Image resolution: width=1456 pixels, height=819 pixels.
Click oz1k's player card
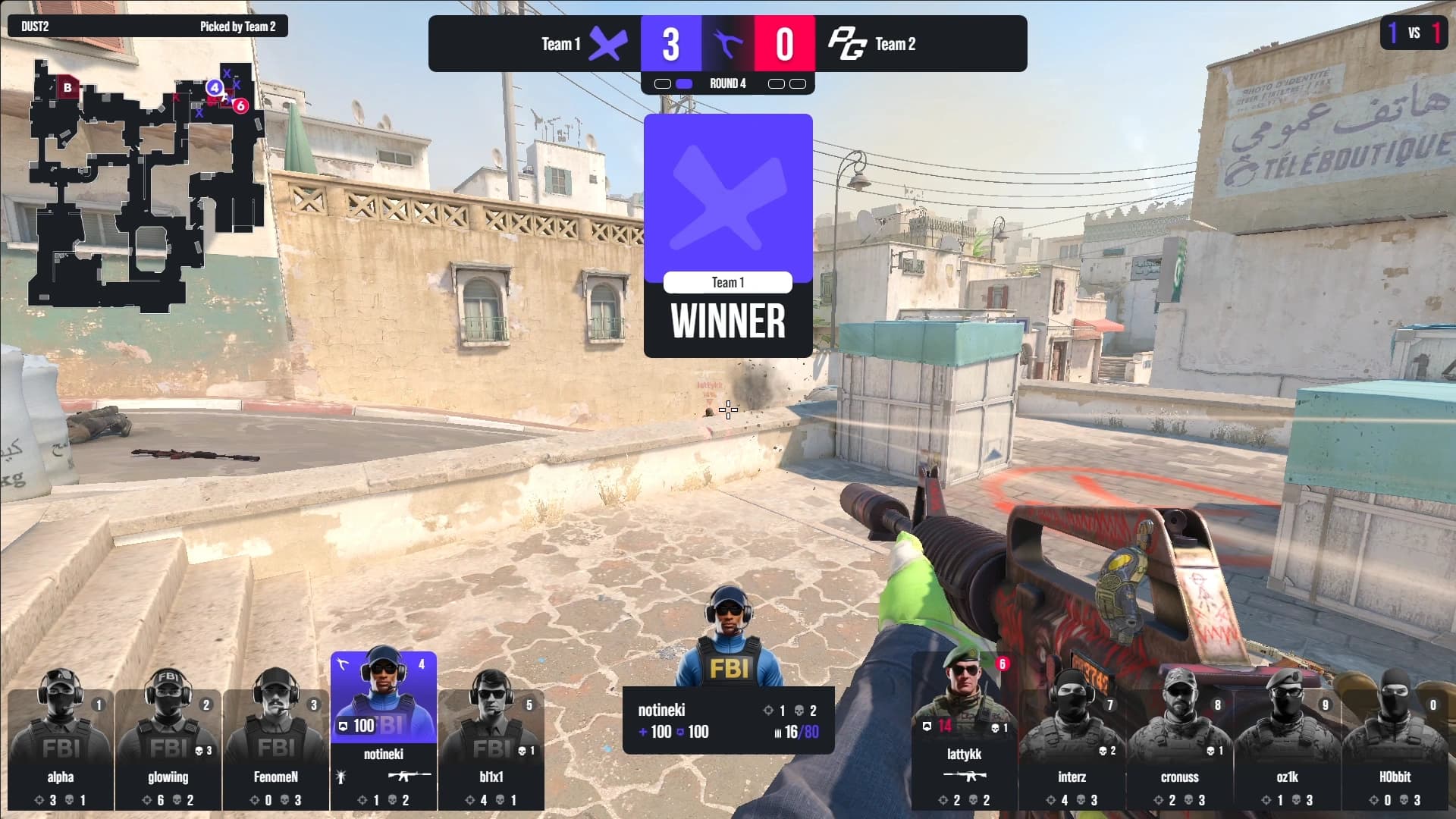coord(1287,747)
